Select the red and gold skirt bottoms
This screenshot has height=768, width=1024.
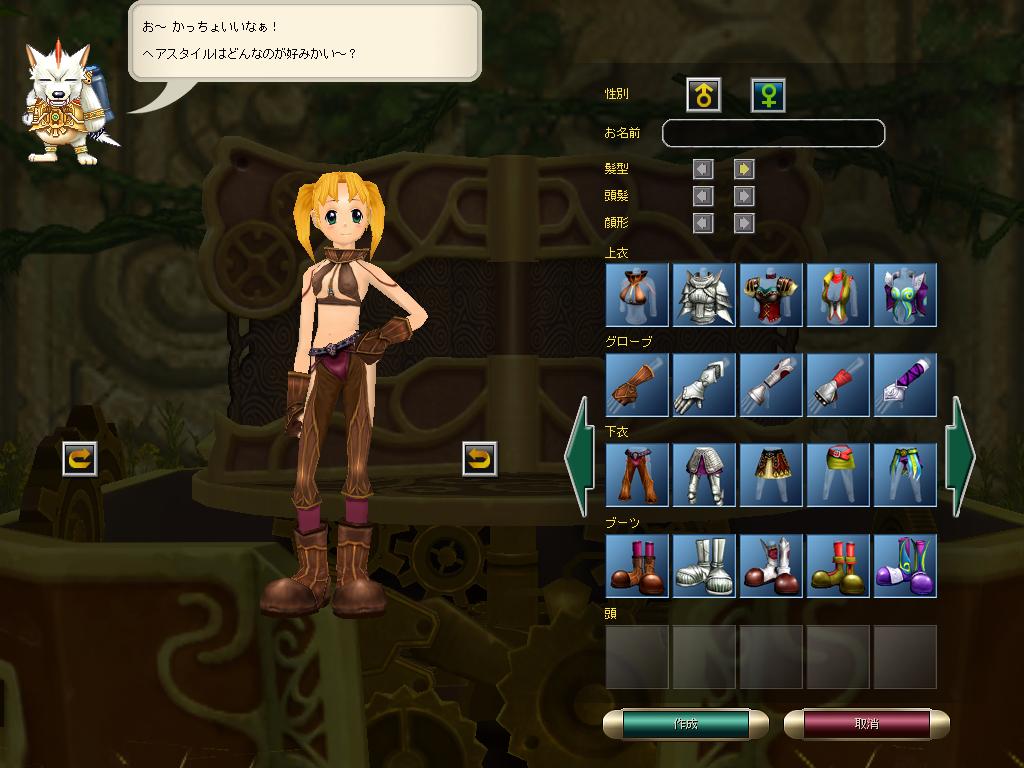[771, 475]
